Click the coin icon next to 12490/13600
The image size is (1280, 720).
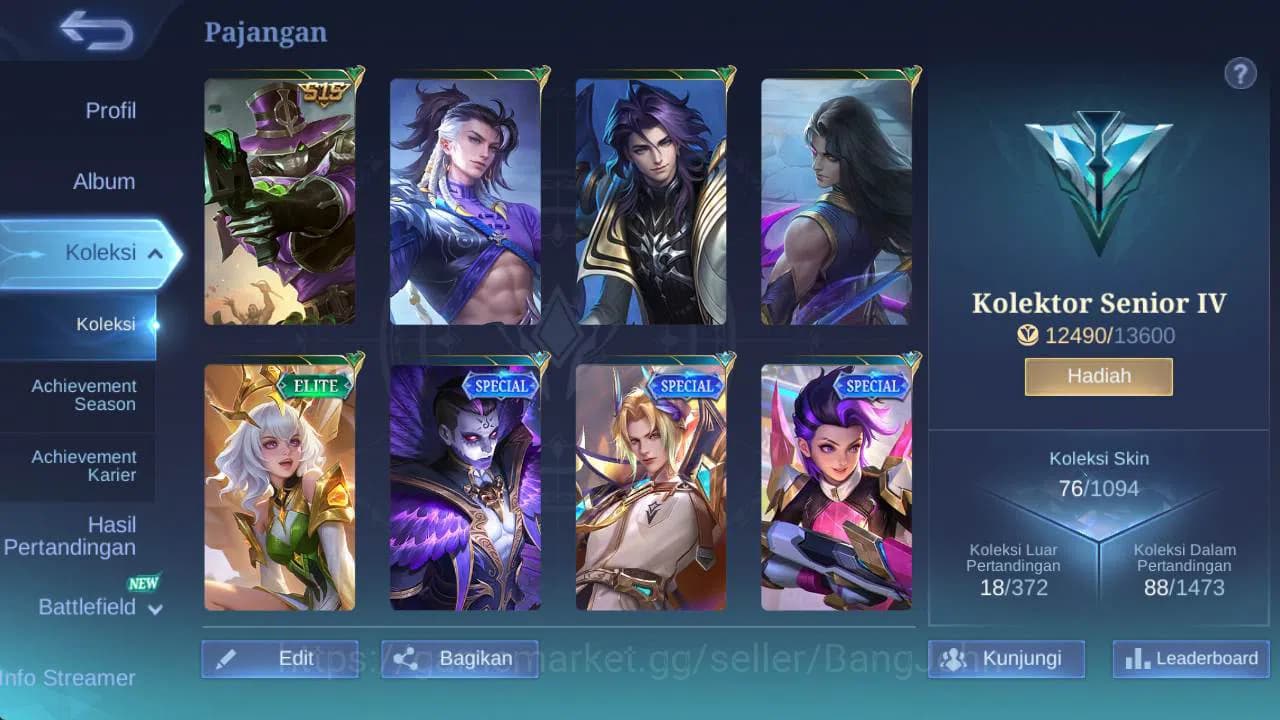[1026, 336]
